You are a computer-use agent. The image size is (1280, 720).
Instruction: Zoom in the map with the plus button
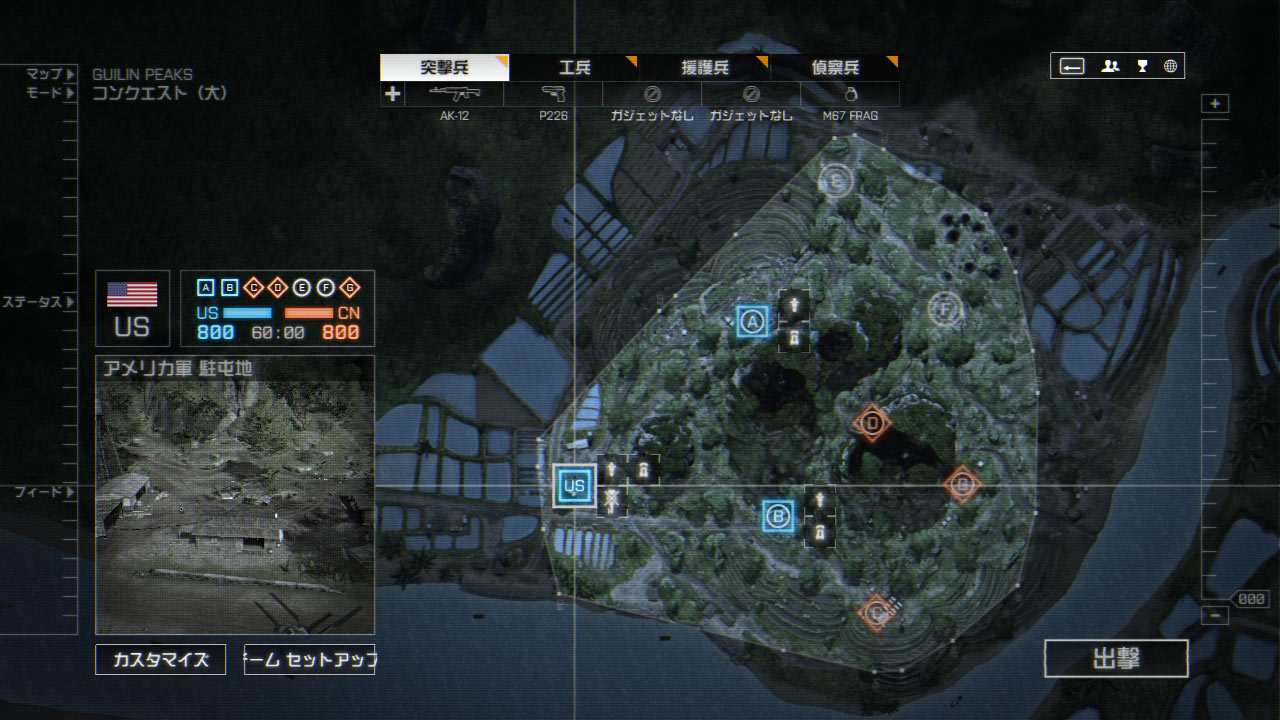click(x=1215, y=104)
